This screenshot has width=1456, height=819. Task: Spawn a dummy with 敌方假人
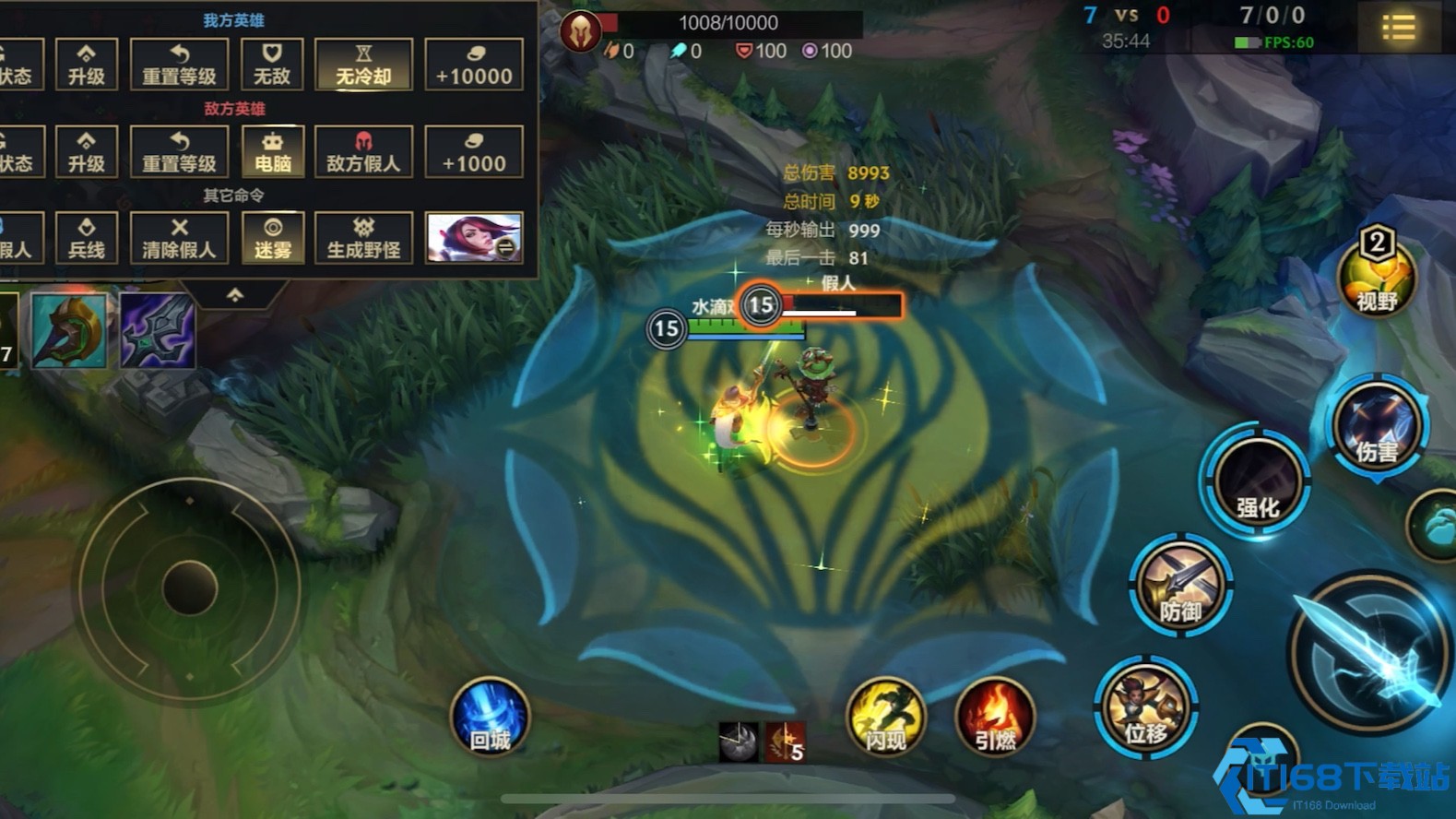363,151
